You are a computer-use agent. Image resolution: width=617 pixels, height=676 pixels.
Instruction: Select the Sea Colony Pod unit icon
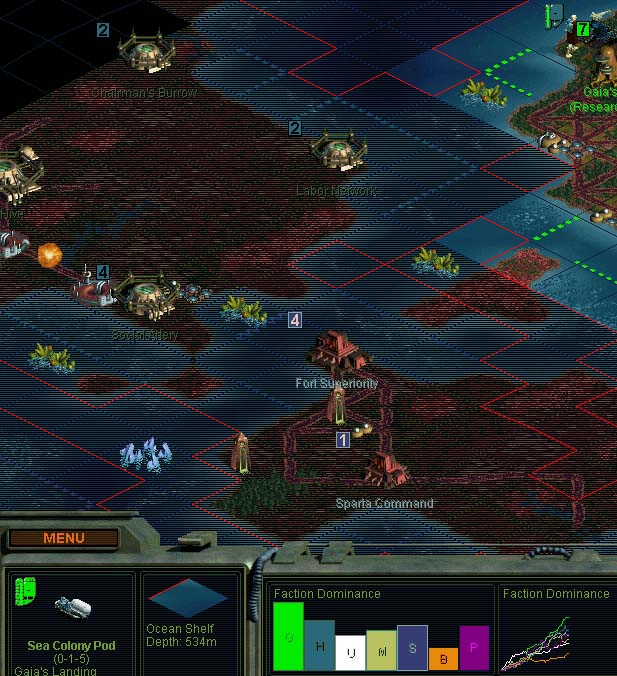click(74, 607)
